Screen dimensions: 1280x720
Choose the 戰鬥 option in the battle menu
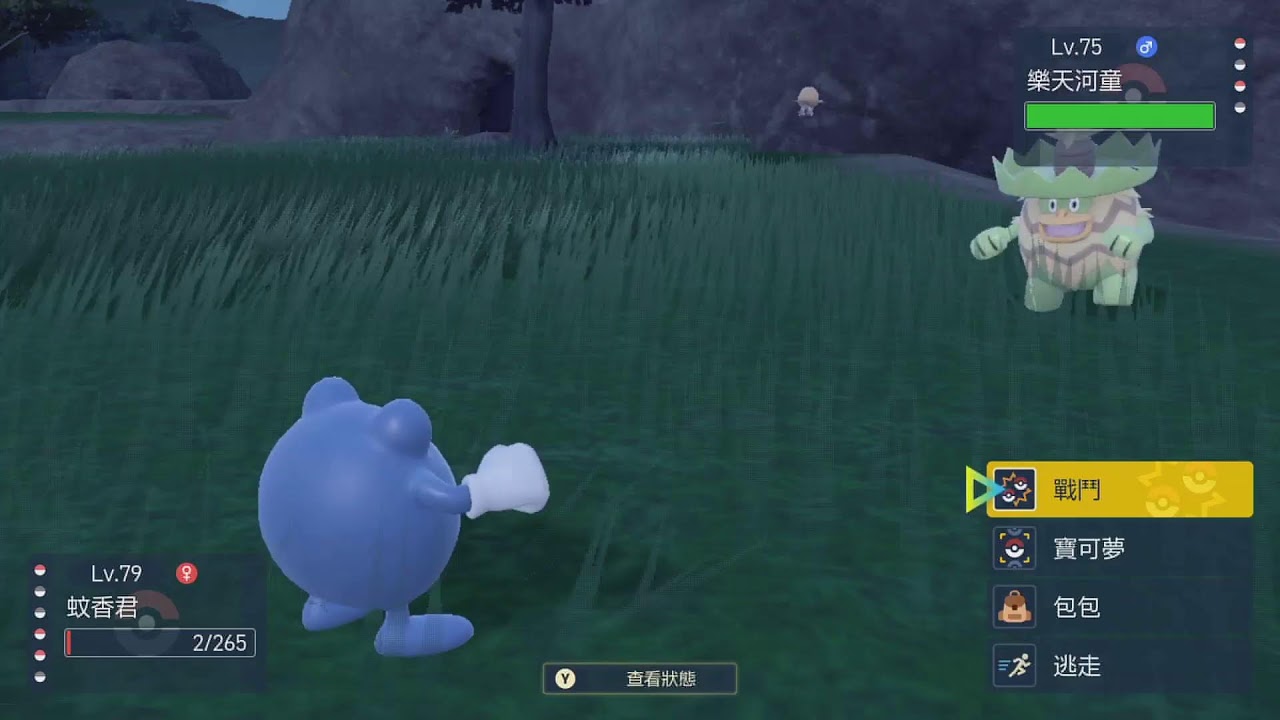1075,489
